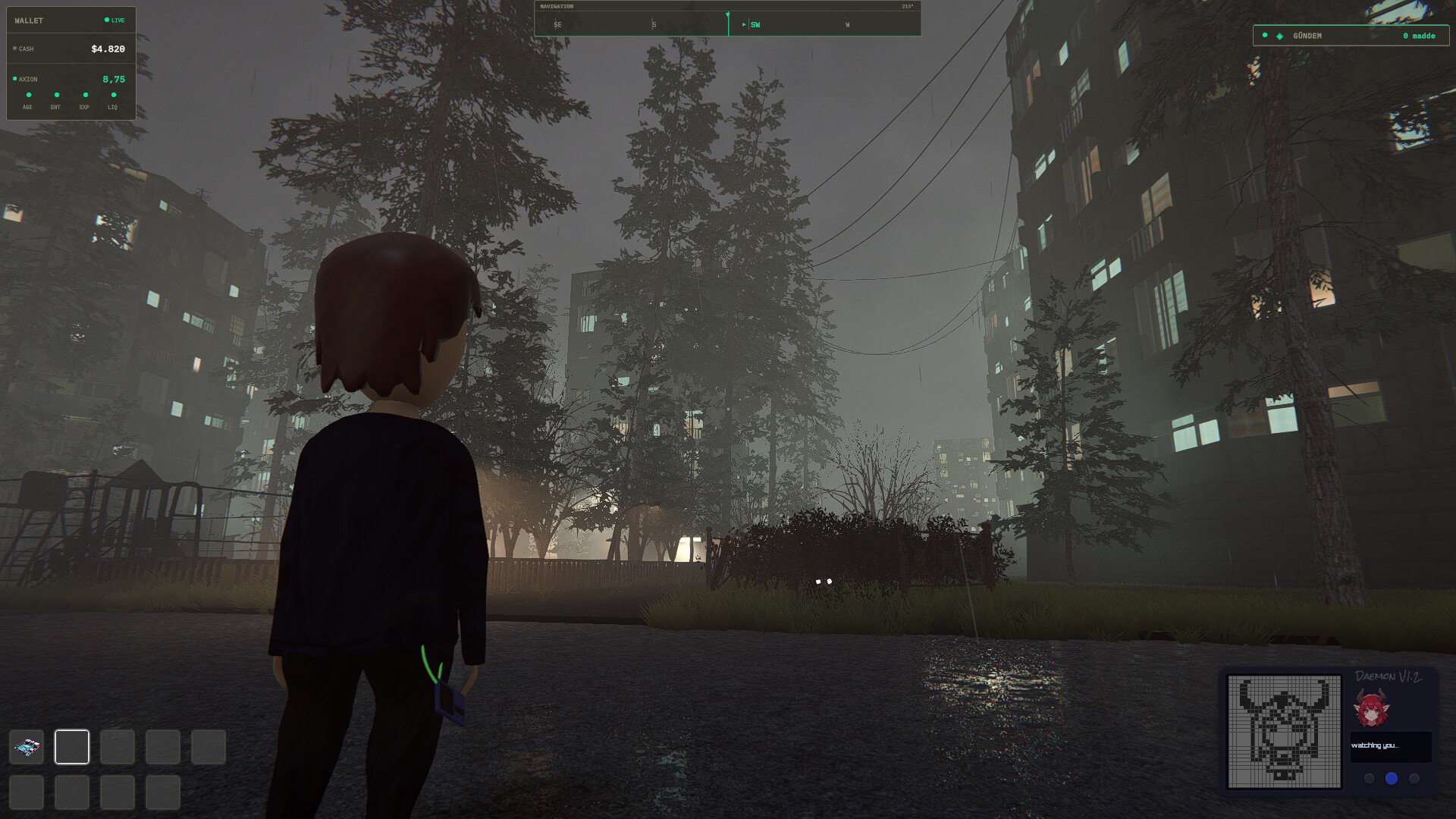Select the W direction on the compass strip
Screen dimensions: 1456x819
coord(847,24)
